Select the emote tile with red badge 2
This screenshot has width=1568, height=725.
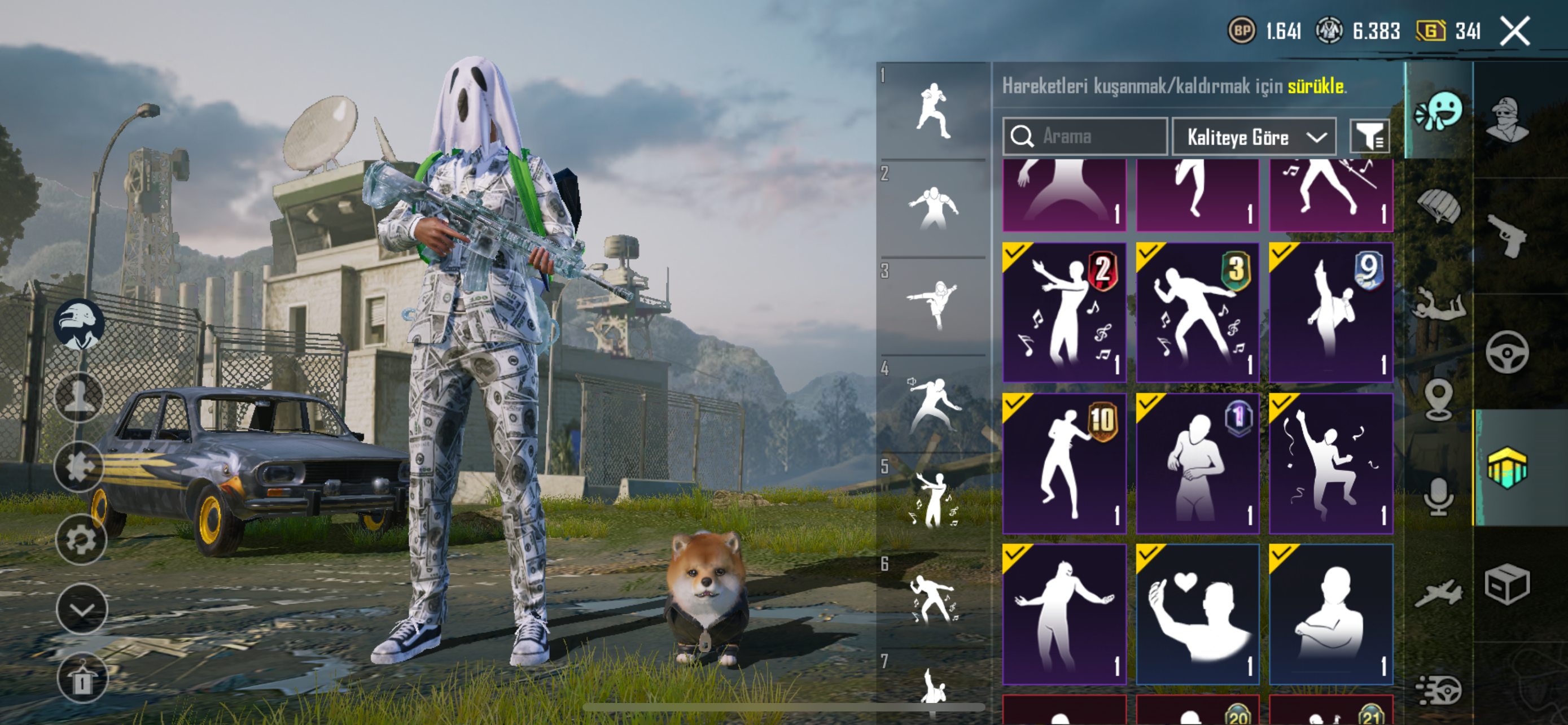coord(1064,312)
